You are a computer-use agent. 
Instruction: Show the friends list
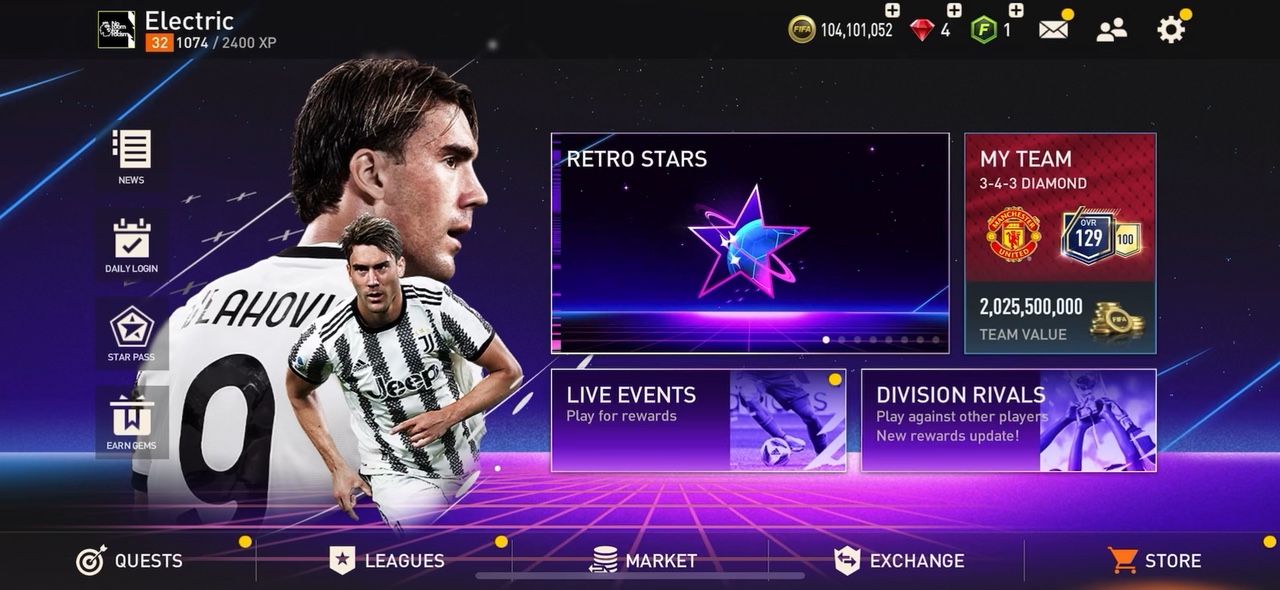coord(1111,30)
